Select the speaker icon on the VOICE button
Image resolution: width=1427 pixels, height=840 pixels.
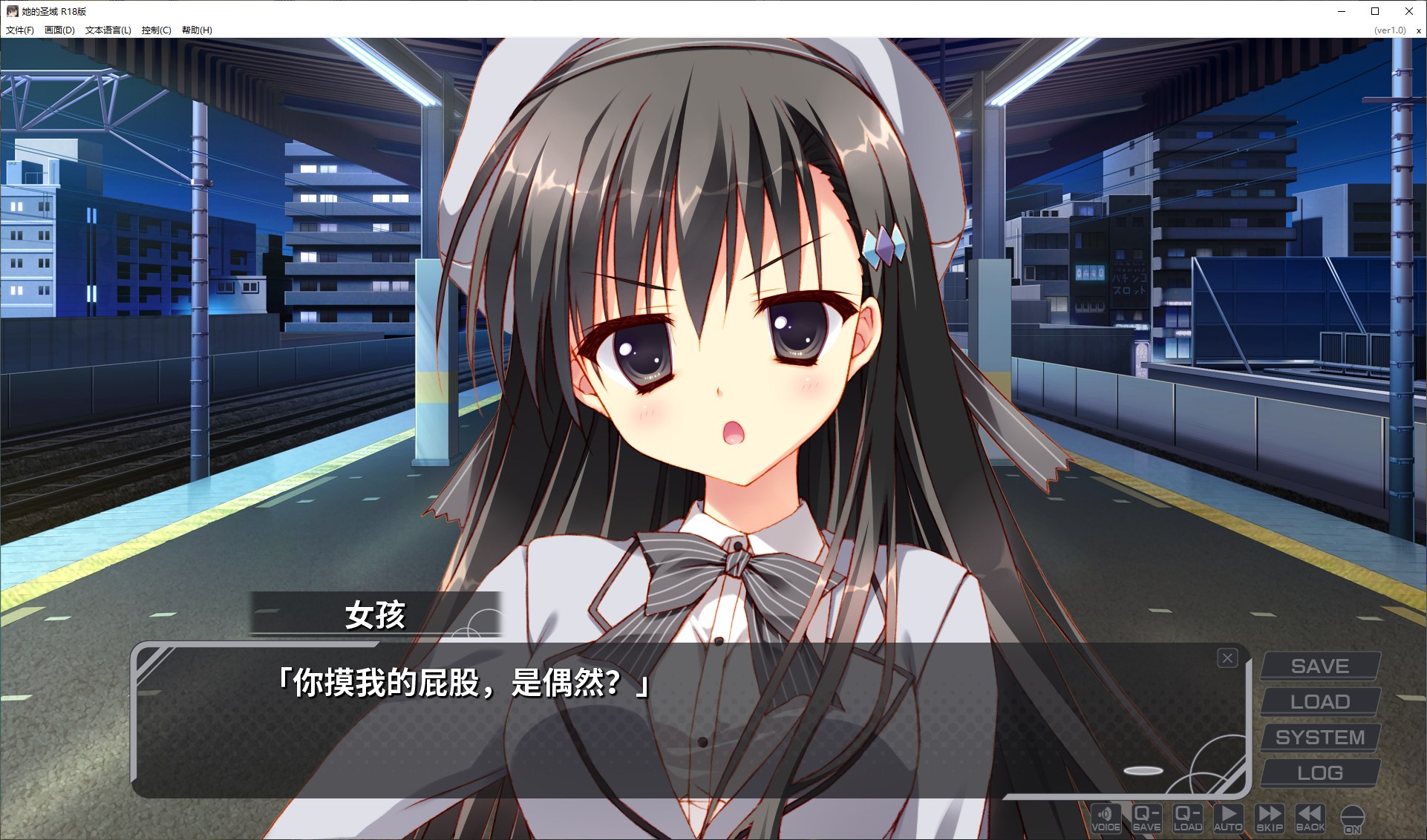[1105, 813]
